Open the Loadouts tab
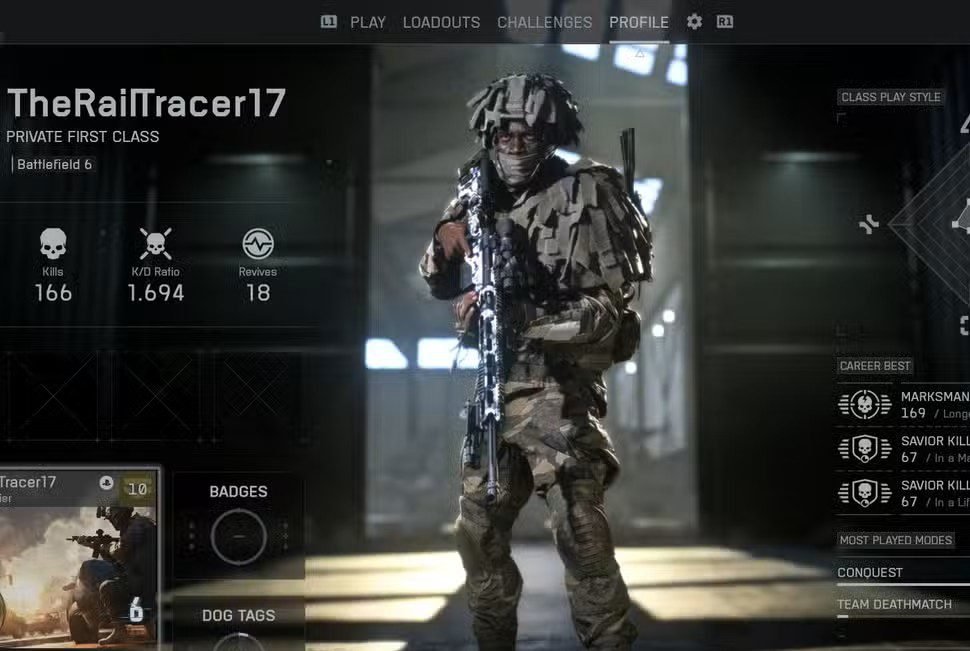 441,22
